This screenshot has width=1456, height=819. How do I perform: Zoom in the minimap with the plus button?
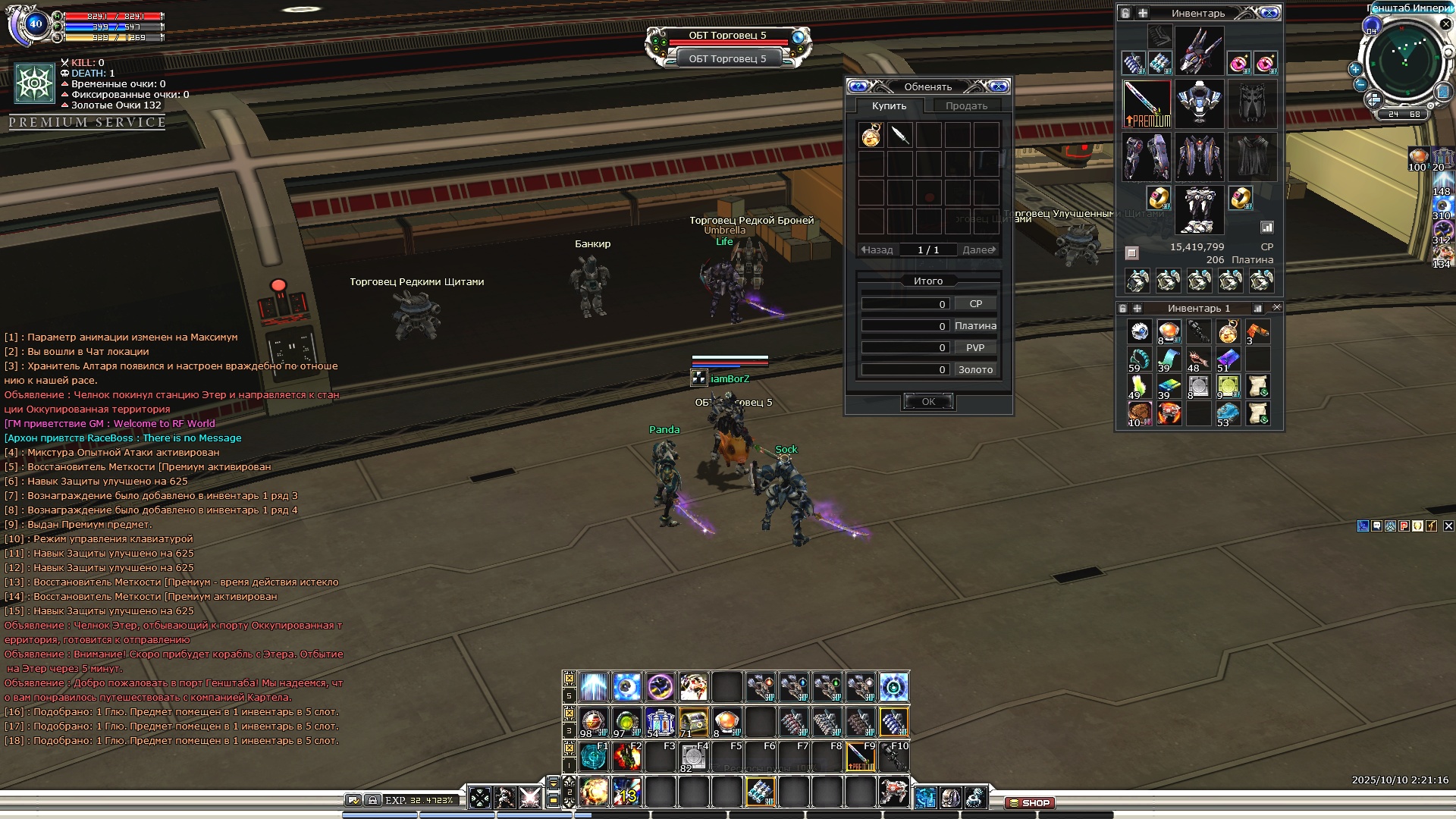[1355, 69]
